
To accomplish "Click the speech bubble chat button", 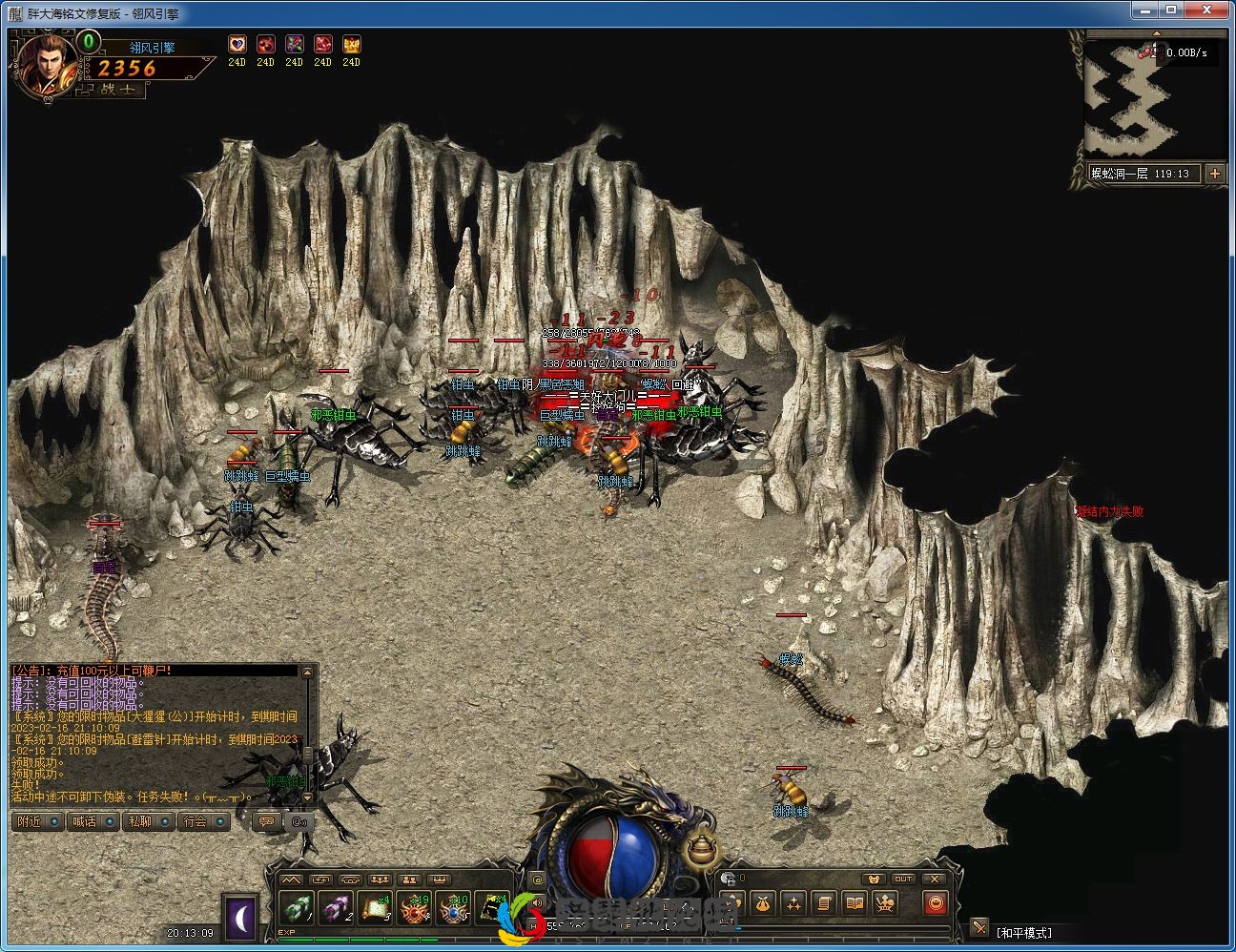I will (x=267, y=821).
